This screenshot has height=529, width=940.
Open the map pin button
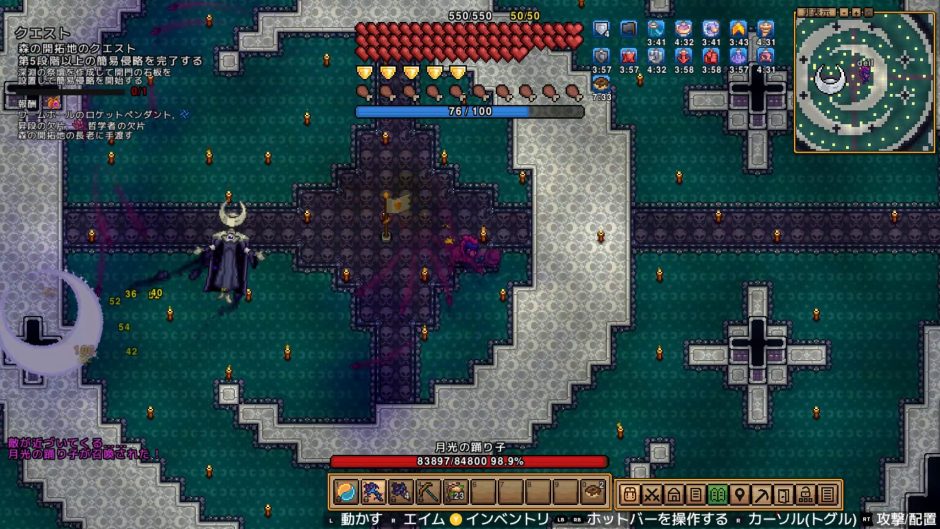(740, 494)
